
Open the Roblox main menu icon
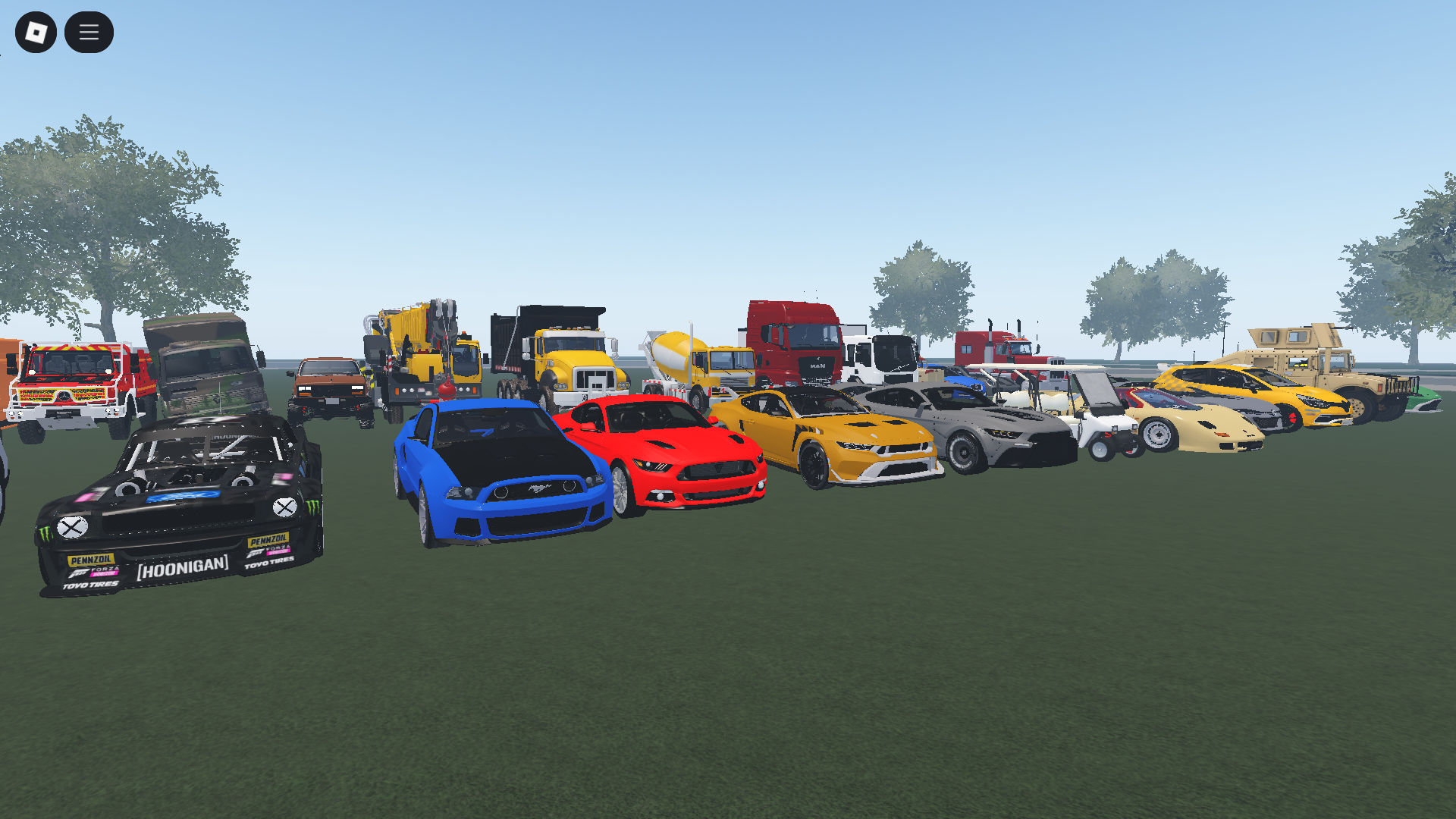coord(37,32)
